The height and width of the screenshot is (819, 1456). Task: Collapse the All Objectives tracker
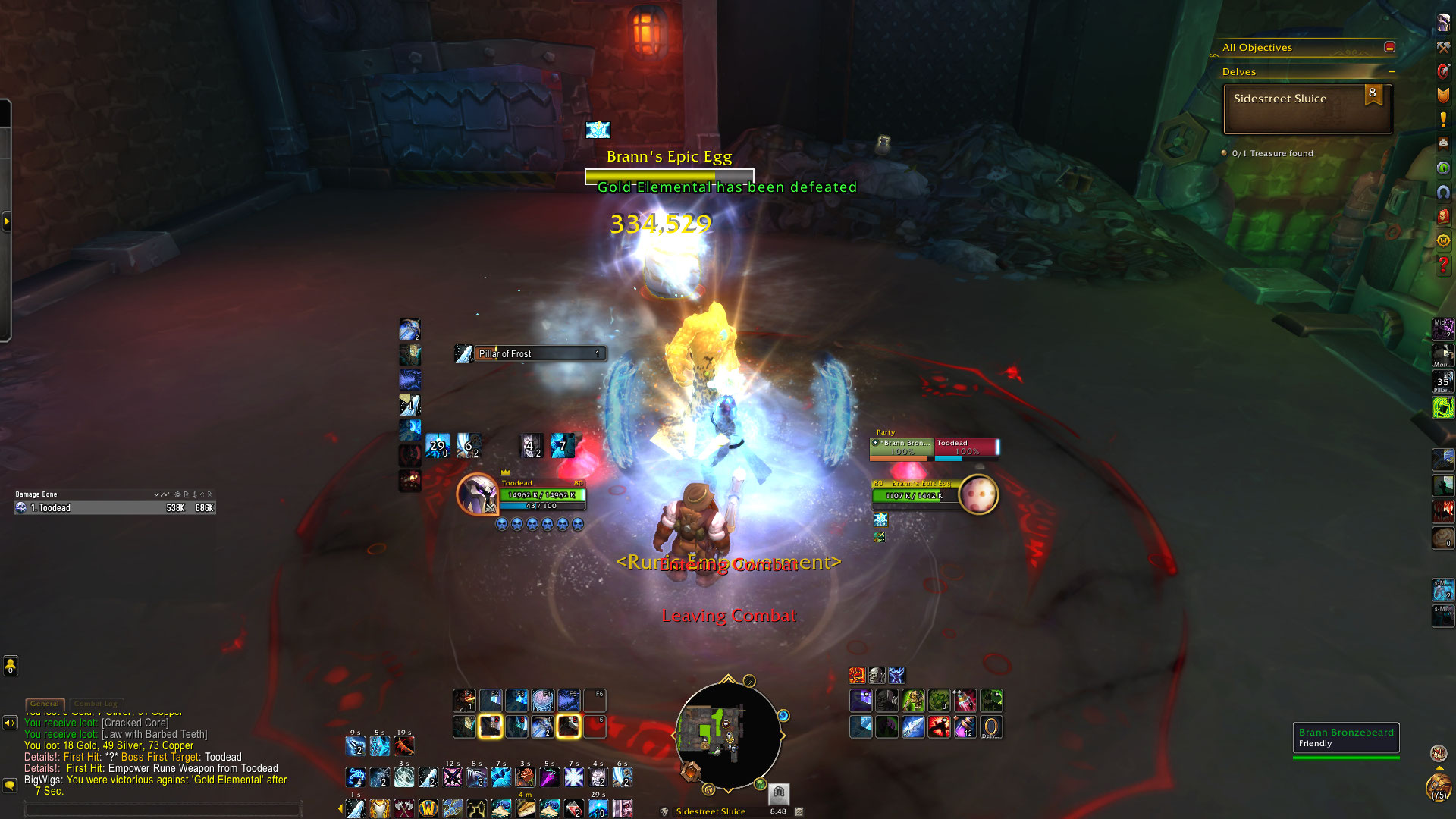click(x=1389, y=47)
